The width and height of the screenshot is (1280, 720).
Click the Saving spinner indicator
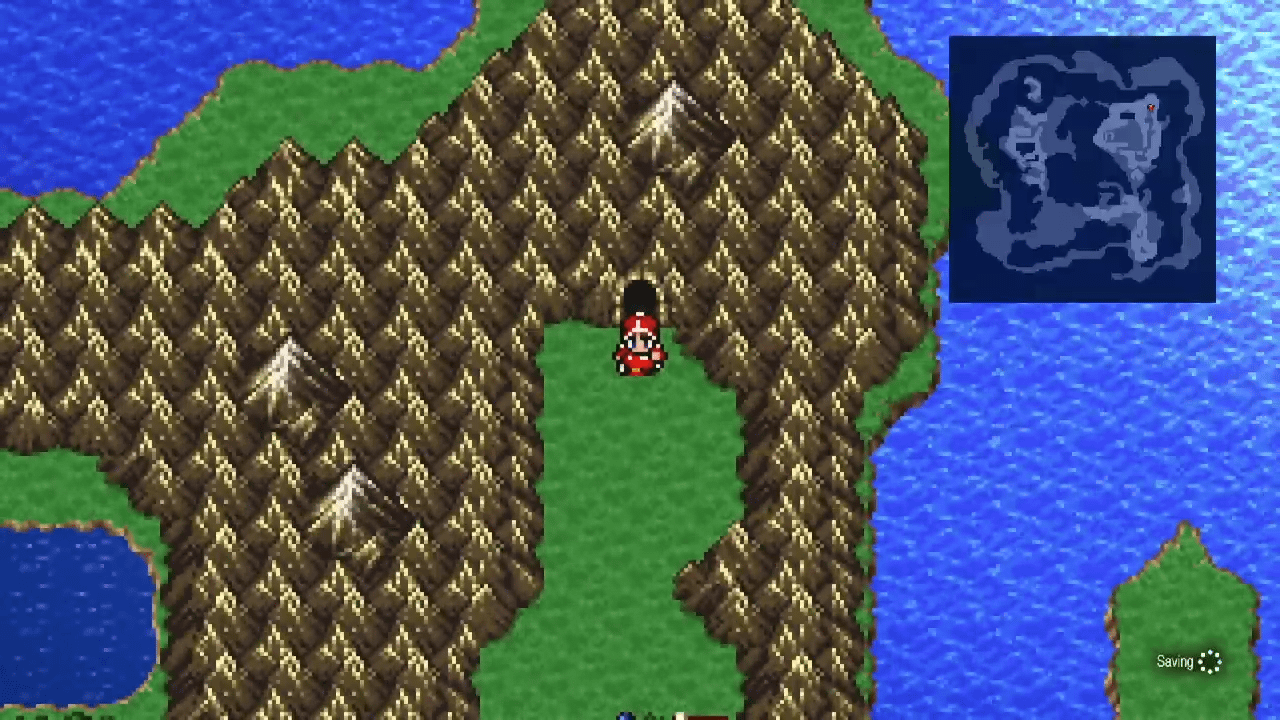[1210, 662]
